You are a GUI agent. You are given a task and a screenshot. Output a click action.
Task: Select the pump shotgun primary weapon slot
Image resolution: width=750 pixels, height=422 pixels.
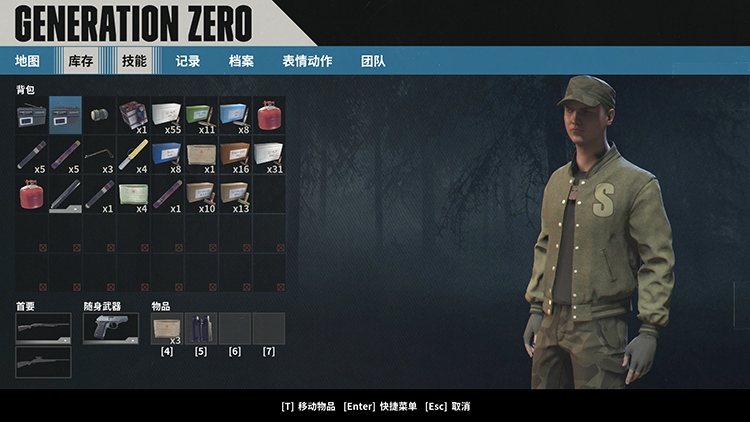click(43, 328)
